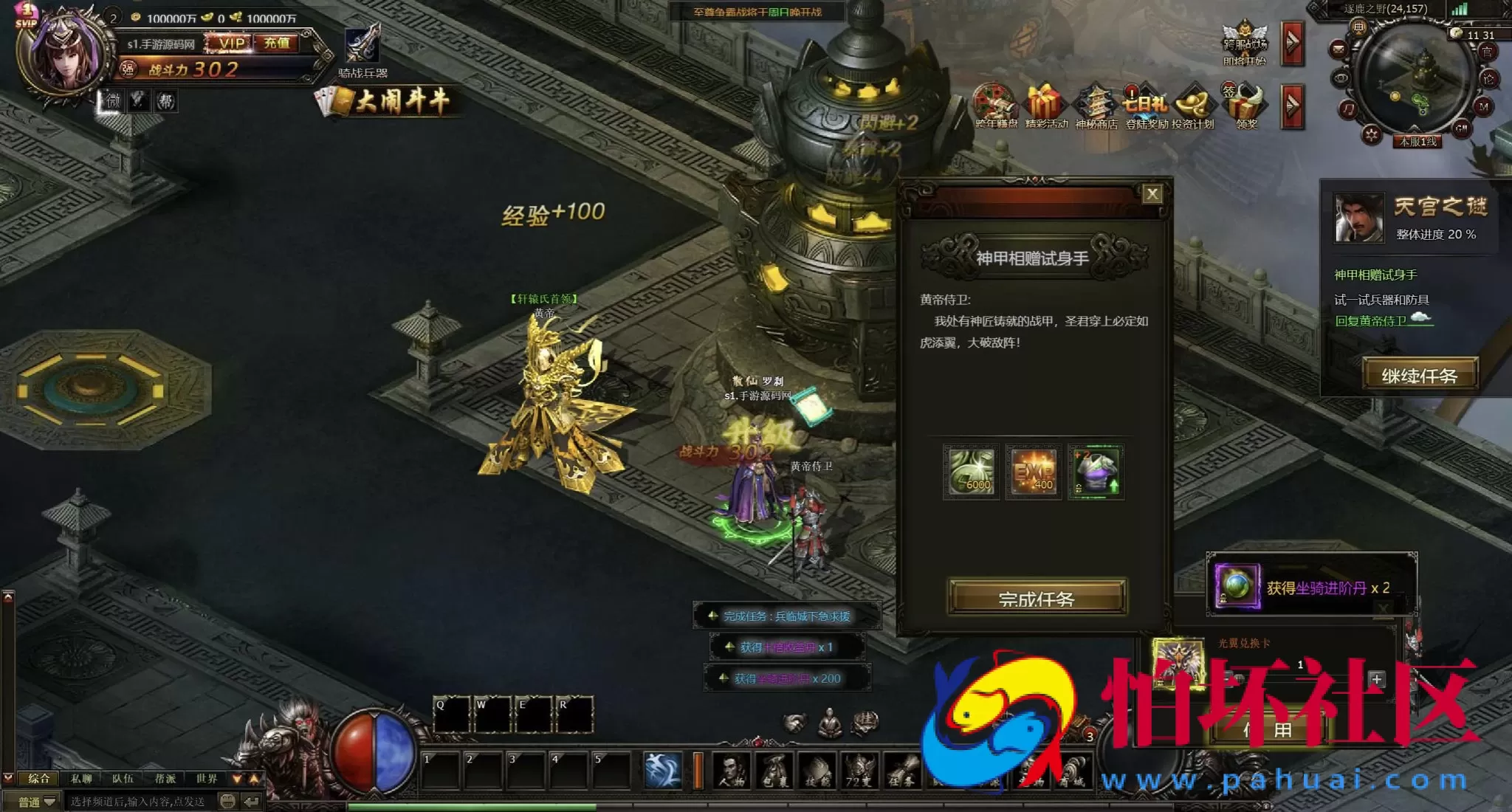
Task: Open the 充值 recharge button
Action: point(276,44)
